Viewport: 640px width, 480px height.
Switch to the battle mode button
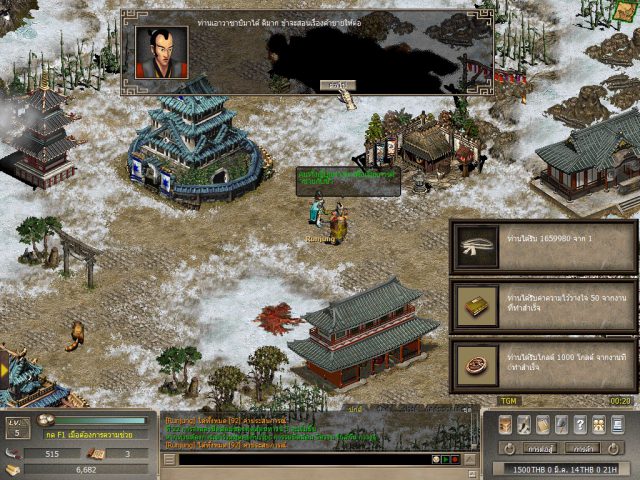pos(541,448)
